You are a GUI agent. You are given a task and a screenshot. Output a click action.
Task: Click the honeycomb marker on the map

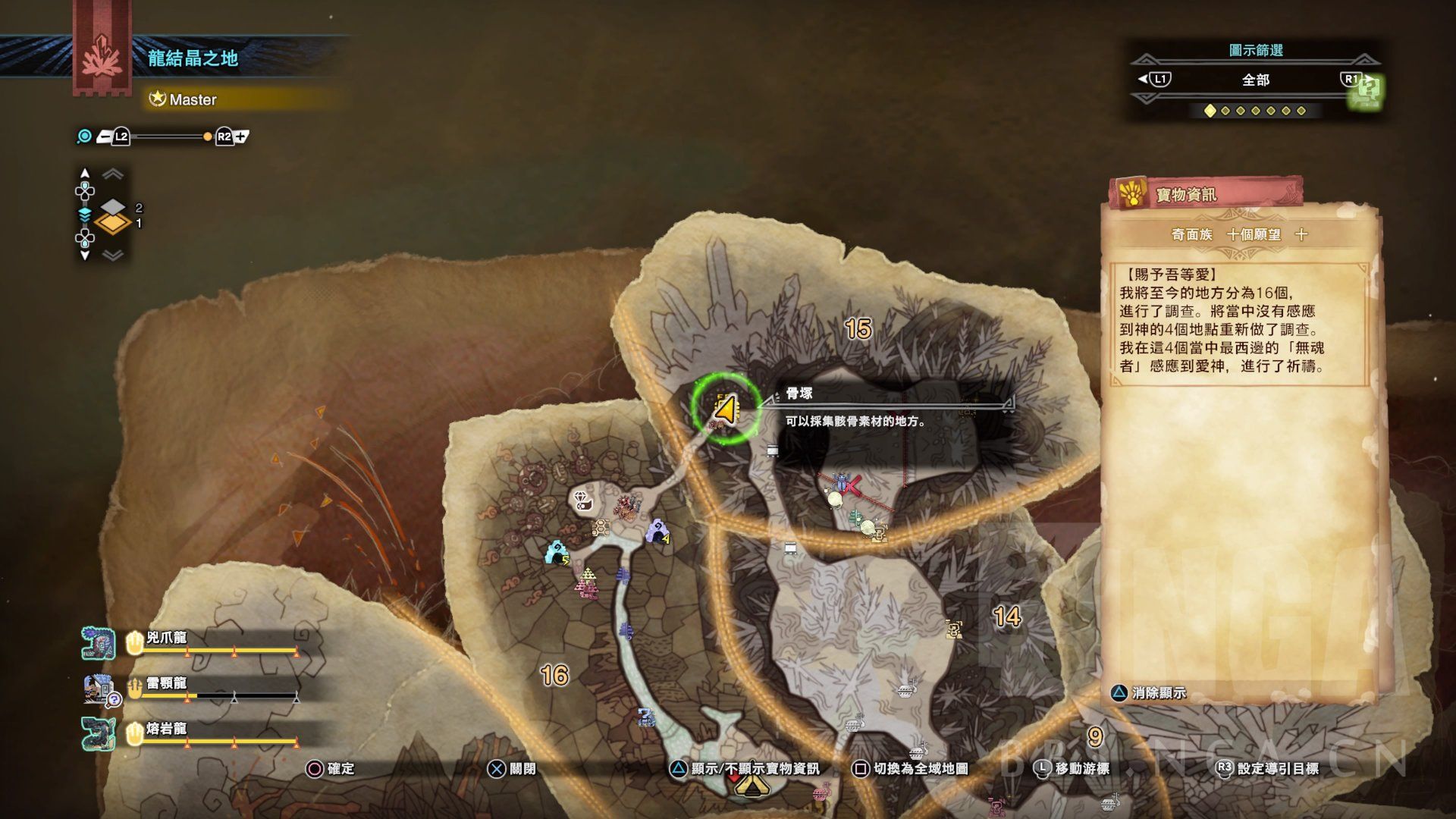point(601,527)
